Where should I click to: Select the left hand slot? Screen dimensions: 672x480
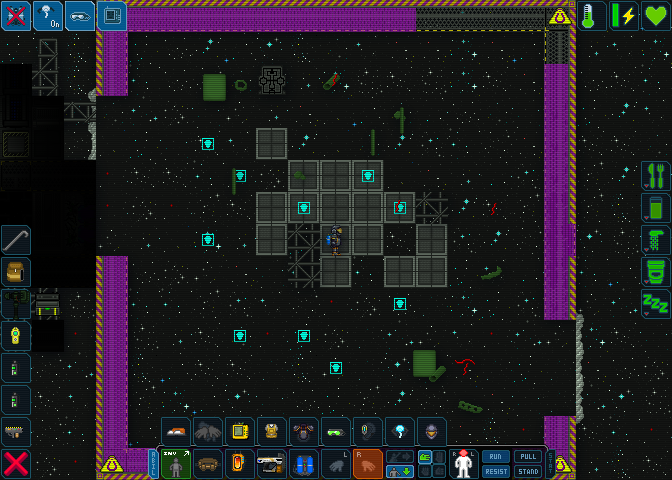[x=336, y=464]
